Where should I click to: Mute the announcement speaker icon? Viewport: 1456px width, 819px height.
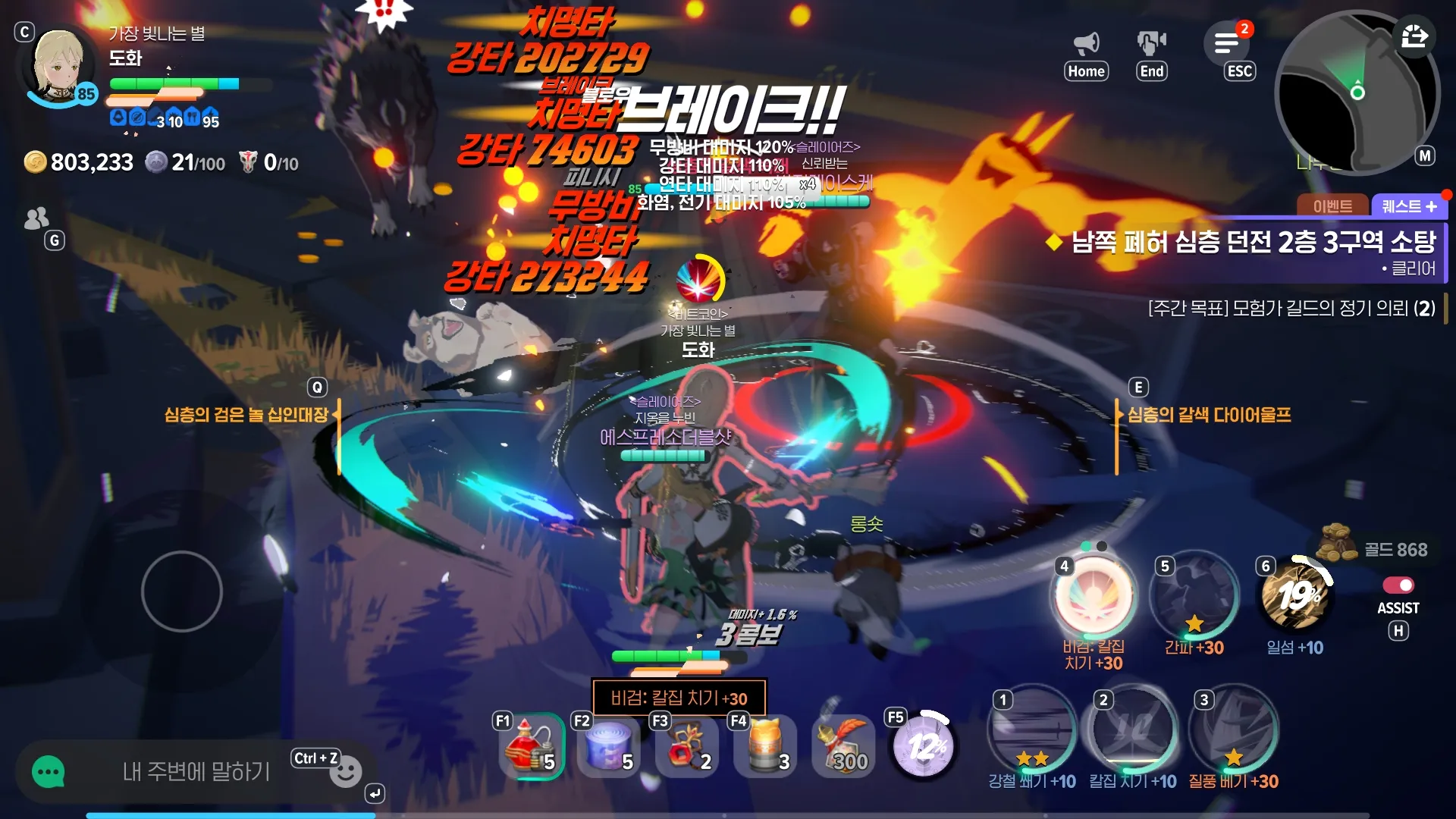1086,43
